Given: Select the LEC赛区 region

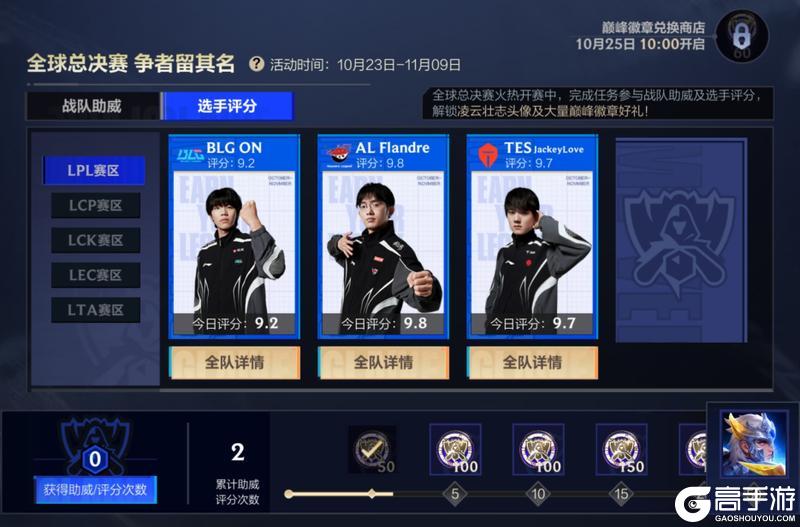Looking at the screenshot, I should (x=95, y=275).
